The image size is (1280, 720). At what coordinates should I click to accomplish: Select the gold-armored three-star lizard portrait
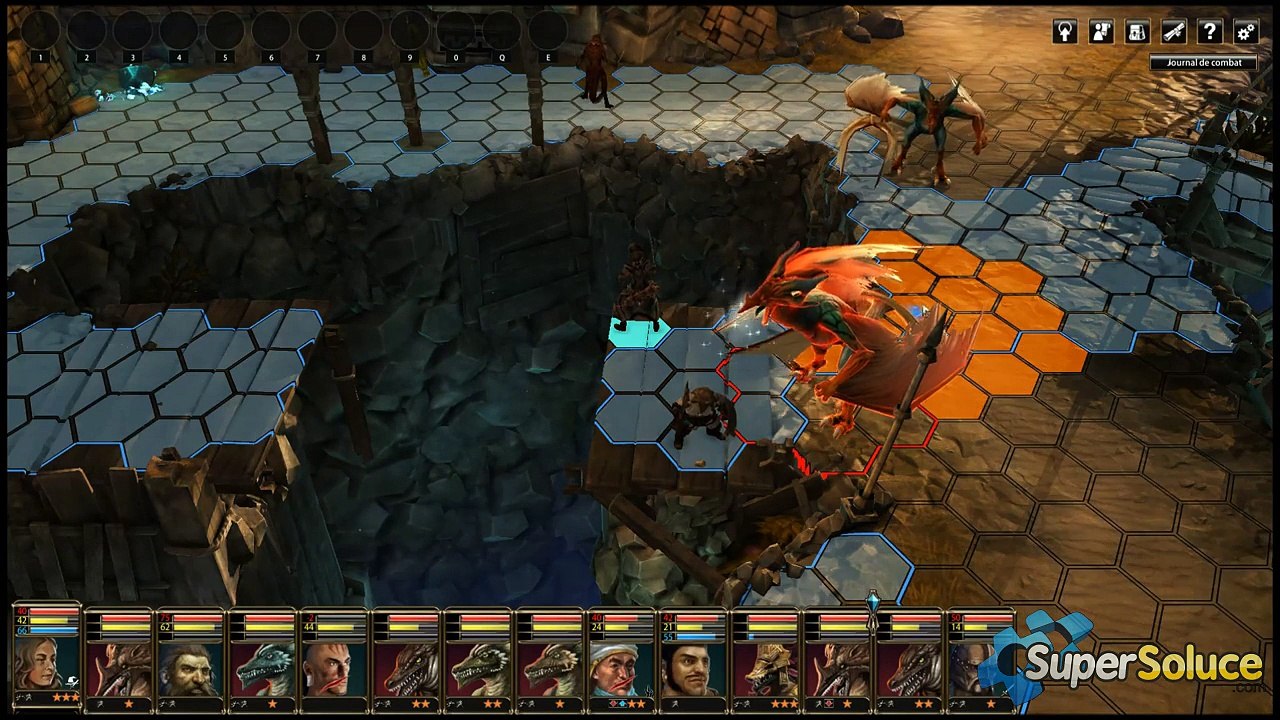point(765,668)
